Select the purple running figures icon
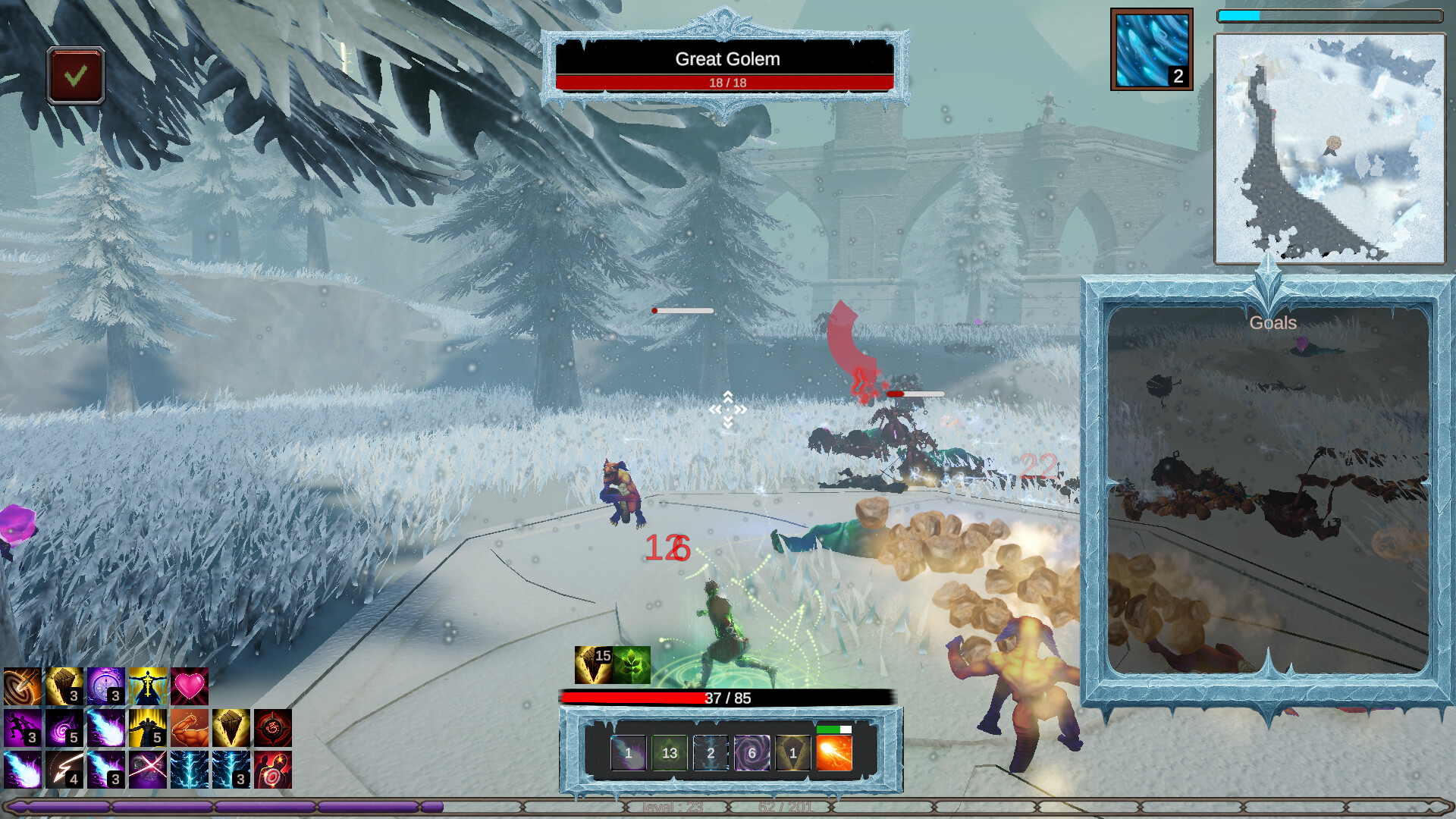 click(x=23, y=728)
